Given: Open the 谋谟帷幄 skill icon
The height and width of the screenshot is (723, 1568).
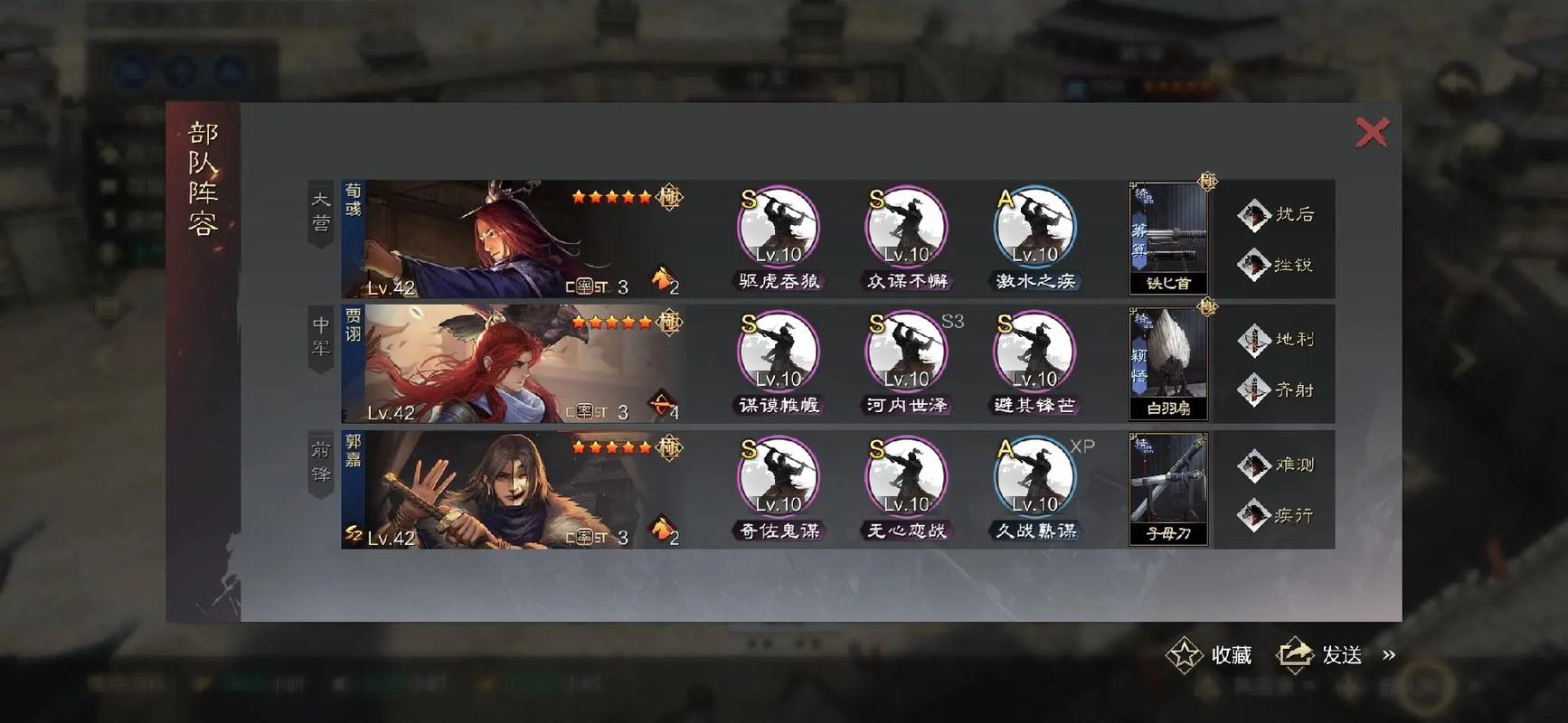Looking at the screenshot, I should tap(779, 352).
